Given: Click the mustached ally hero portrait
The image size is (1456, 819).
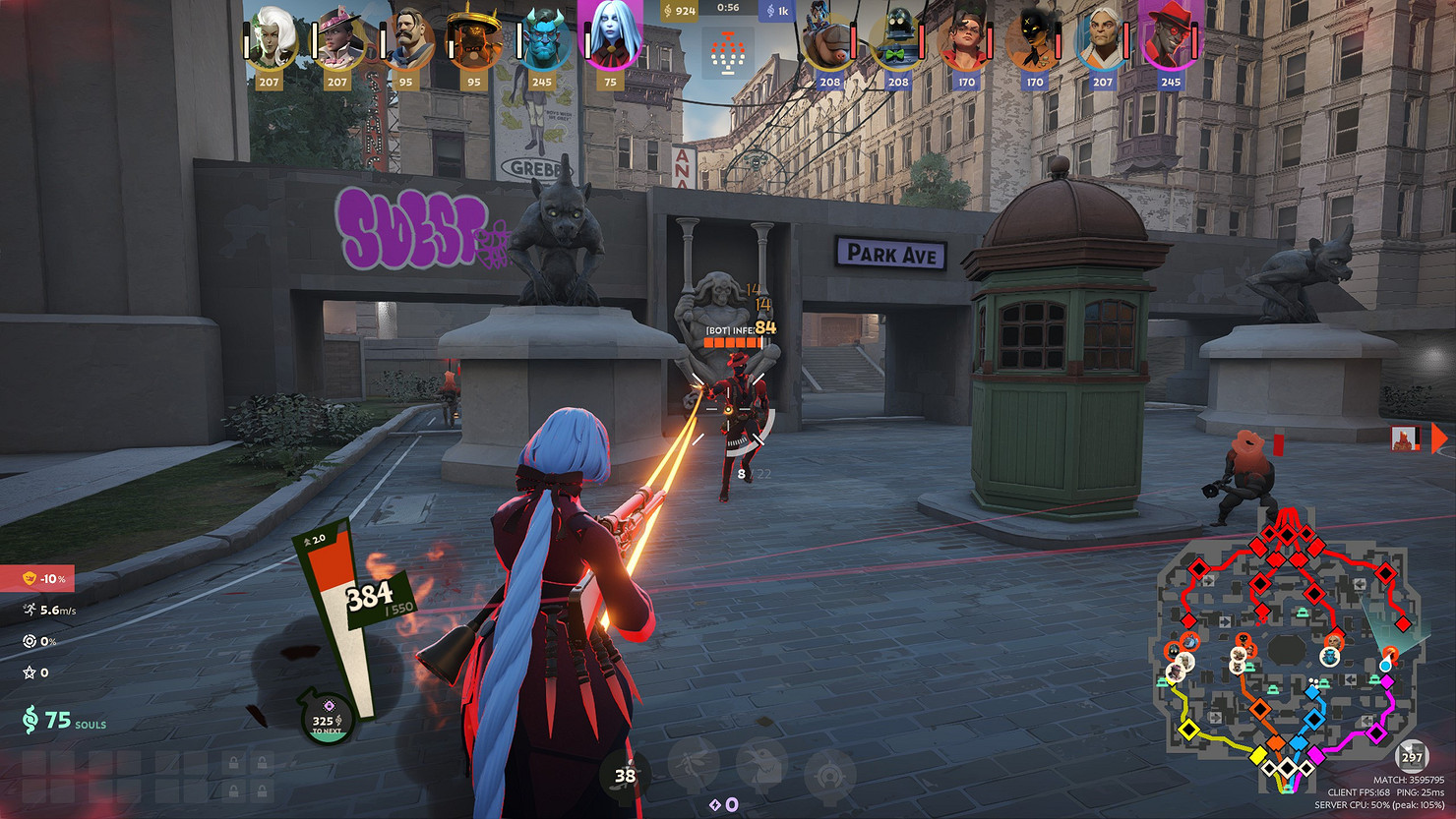Looking at the screenshot, I should [x=406, y=39].
